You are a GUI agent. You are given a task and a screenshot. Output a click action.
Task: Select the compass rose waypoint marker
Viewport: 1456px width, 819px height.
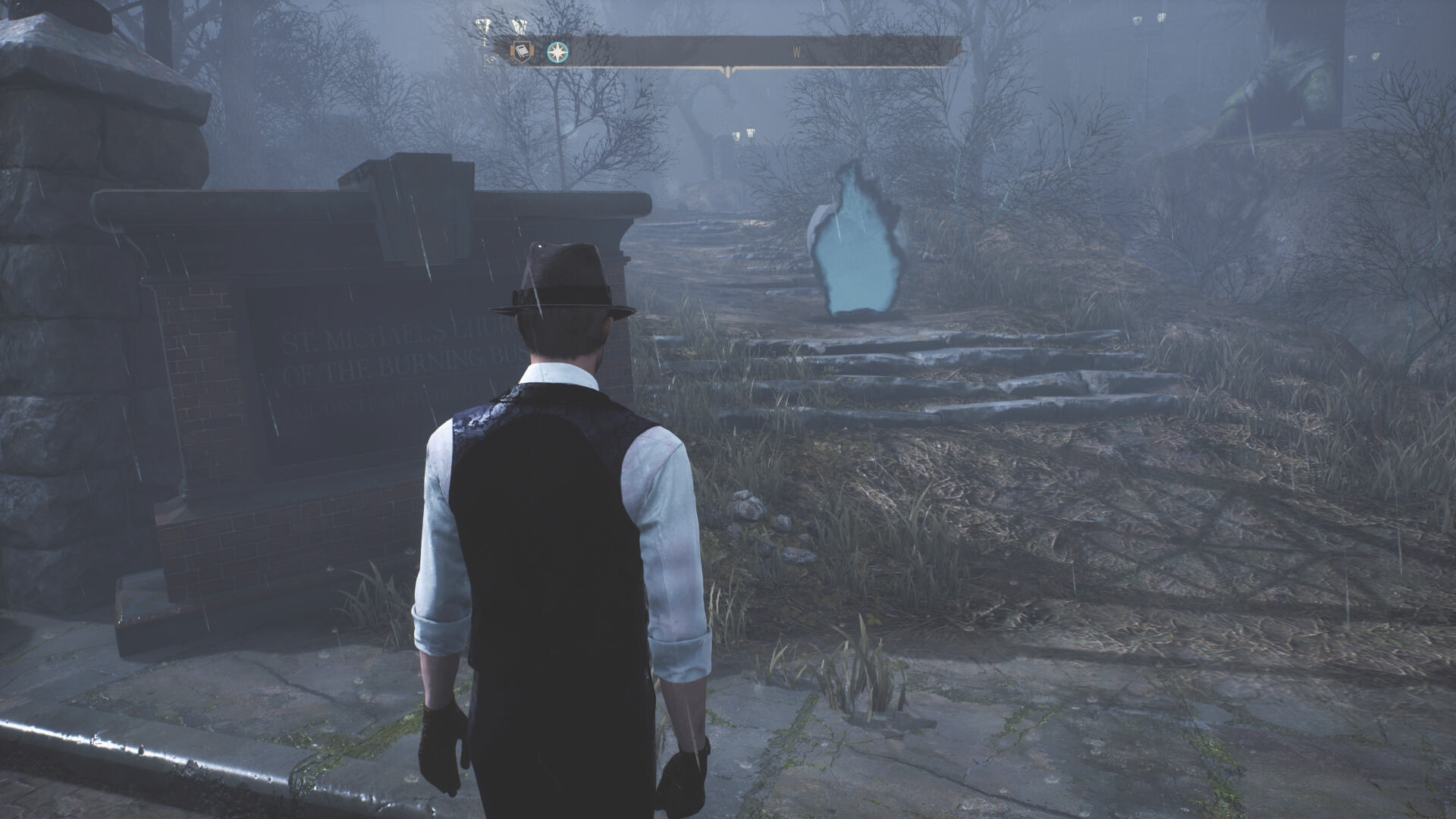tap(558, 52)
